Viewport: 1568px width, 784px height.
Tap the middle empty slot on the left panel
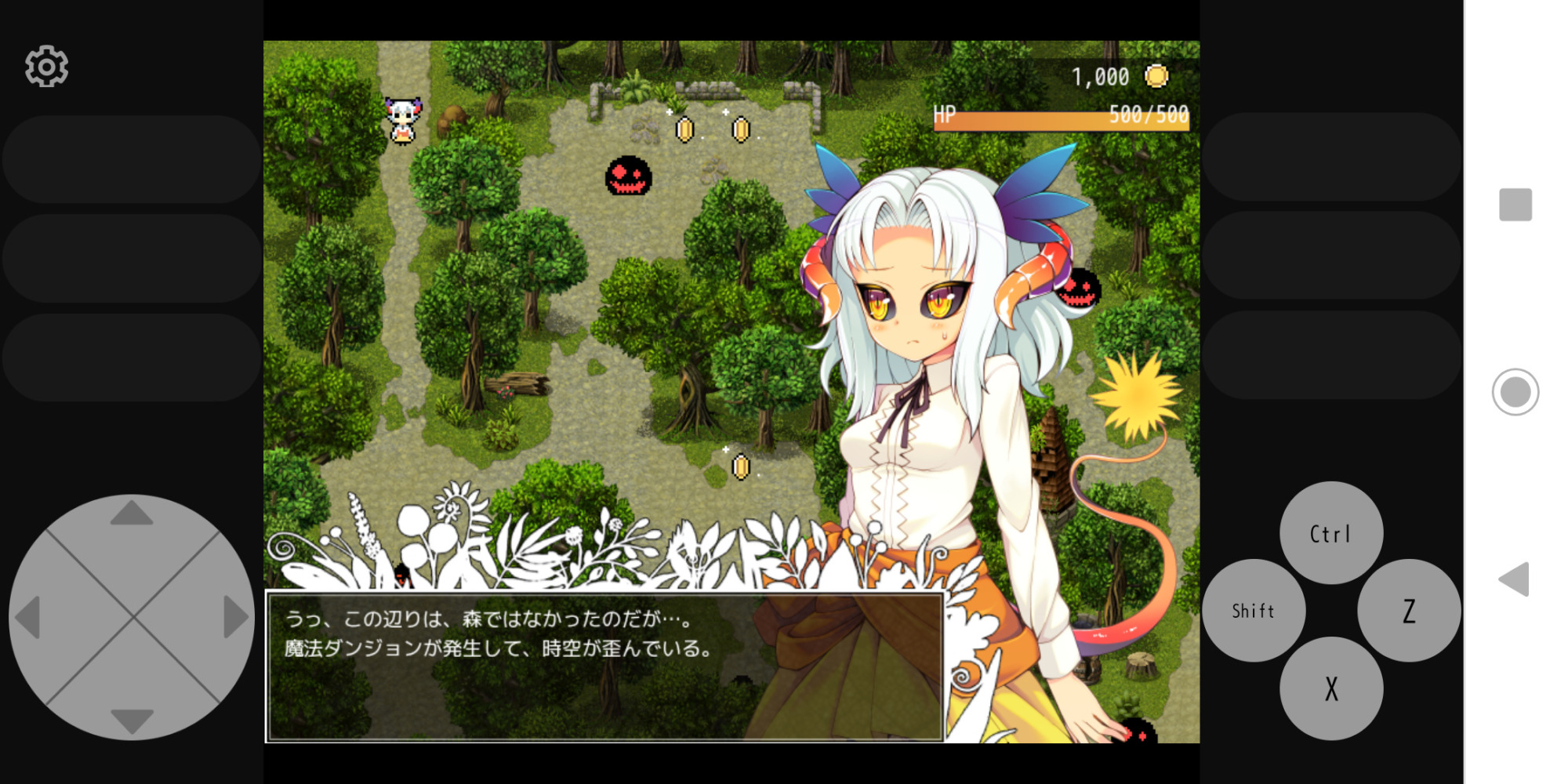129,259
